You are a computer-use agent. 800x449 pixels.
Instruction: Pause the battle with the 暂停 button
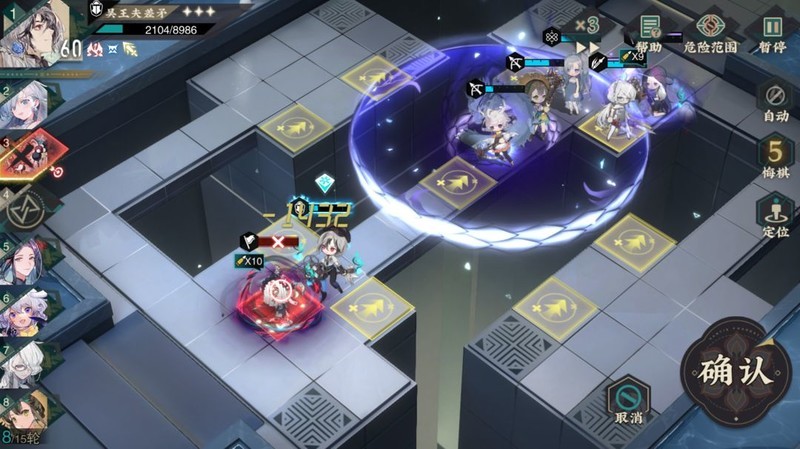[x=772, y=34]
